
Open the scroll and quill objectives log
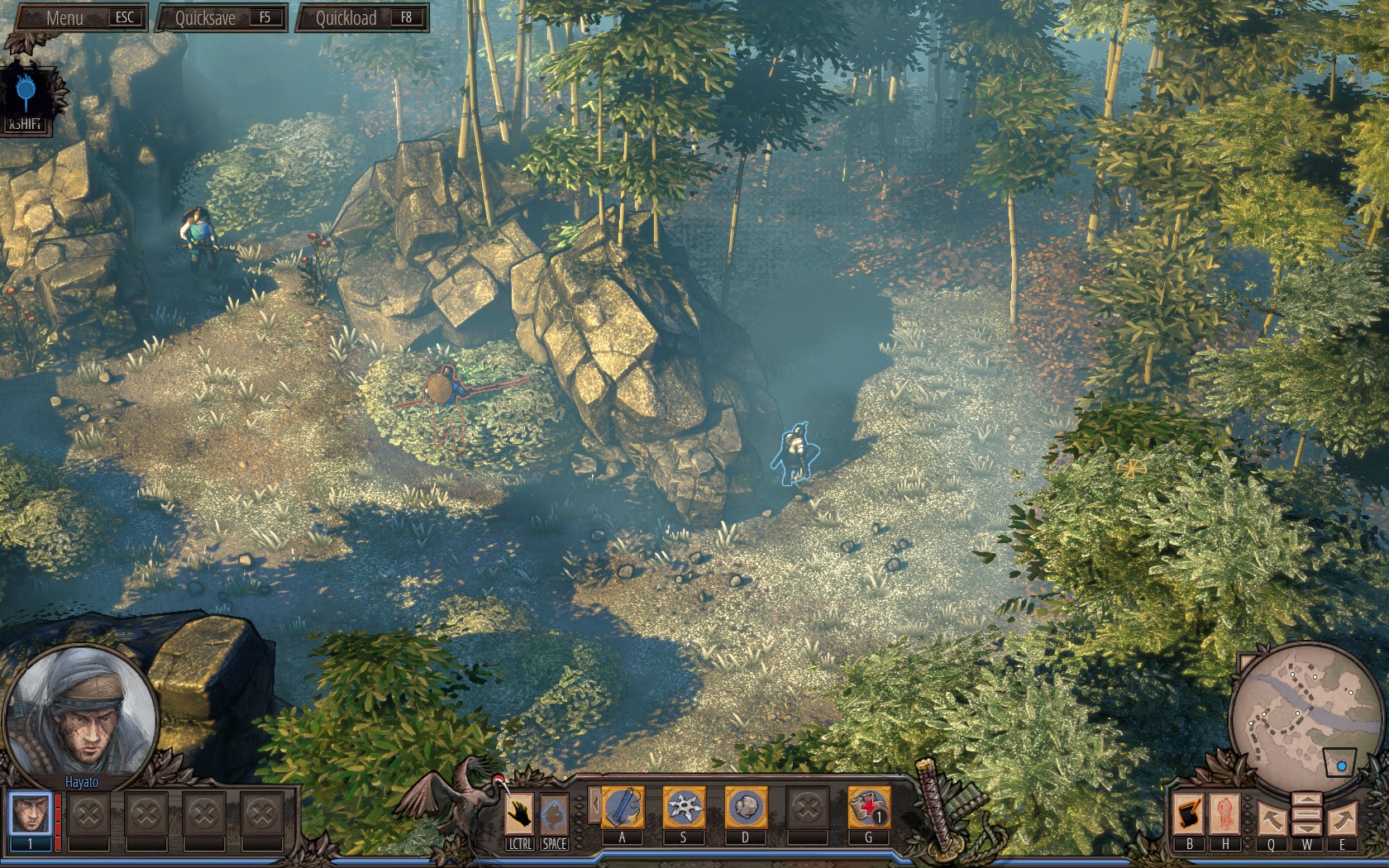point(1189,813)
